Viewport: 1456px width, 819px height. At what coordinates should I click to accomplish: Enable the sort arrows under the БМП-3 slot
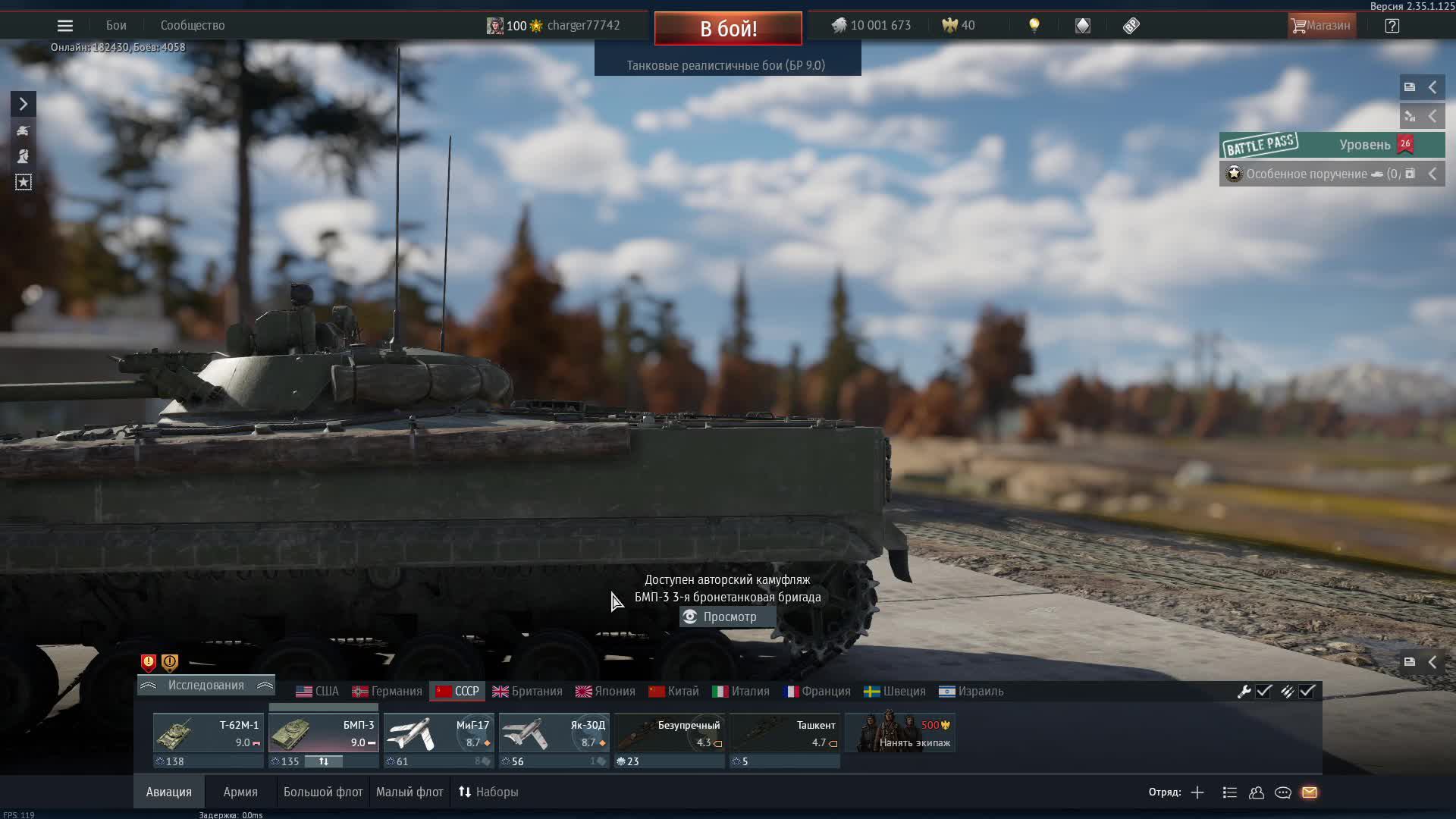coord(324,761)
